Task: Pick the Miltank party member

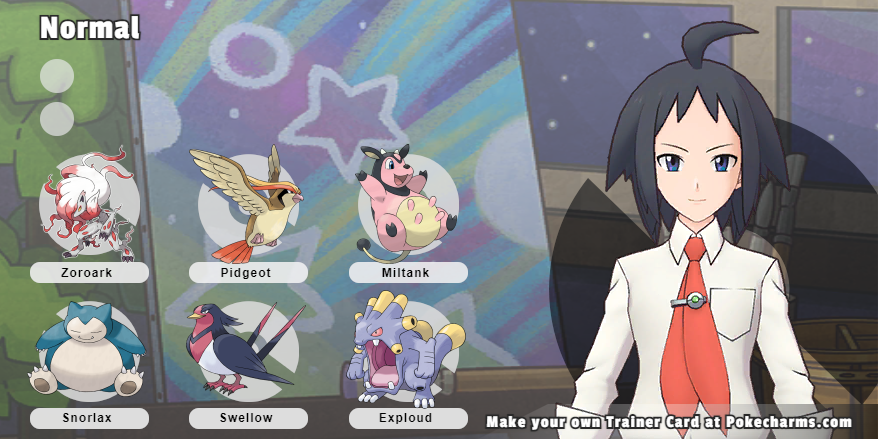Action: (407, 203)
